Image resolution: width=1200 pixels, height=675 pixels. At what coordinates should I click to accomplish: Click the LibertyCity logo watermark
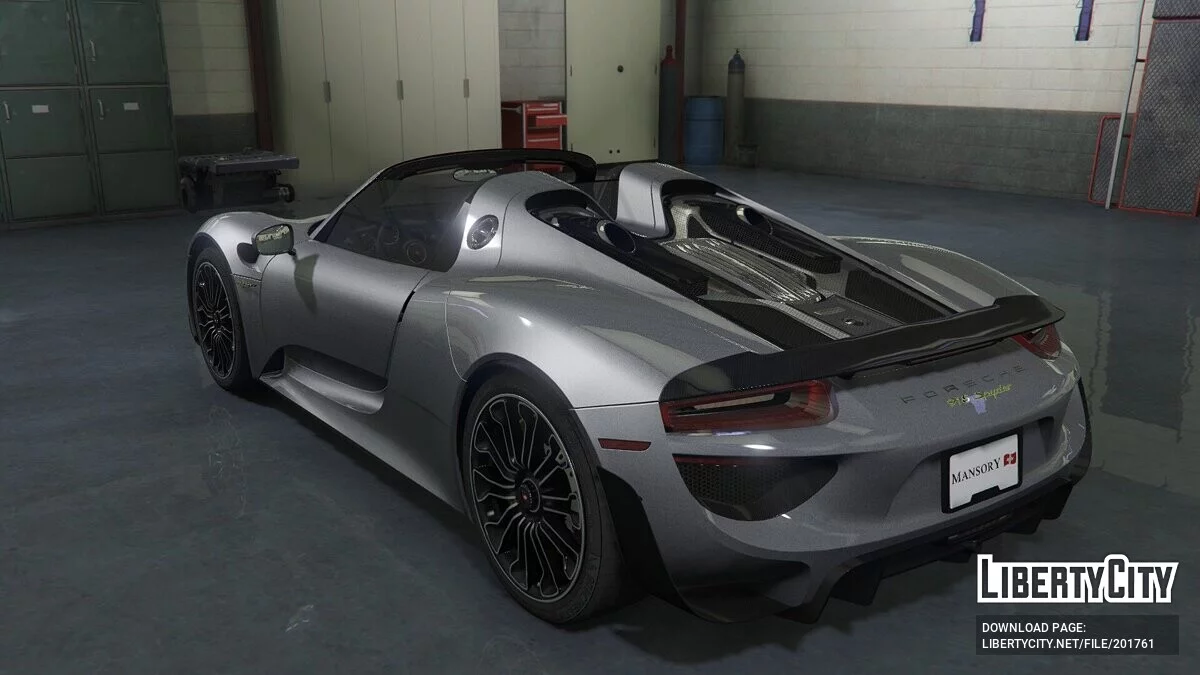[x=1077, y=579]
